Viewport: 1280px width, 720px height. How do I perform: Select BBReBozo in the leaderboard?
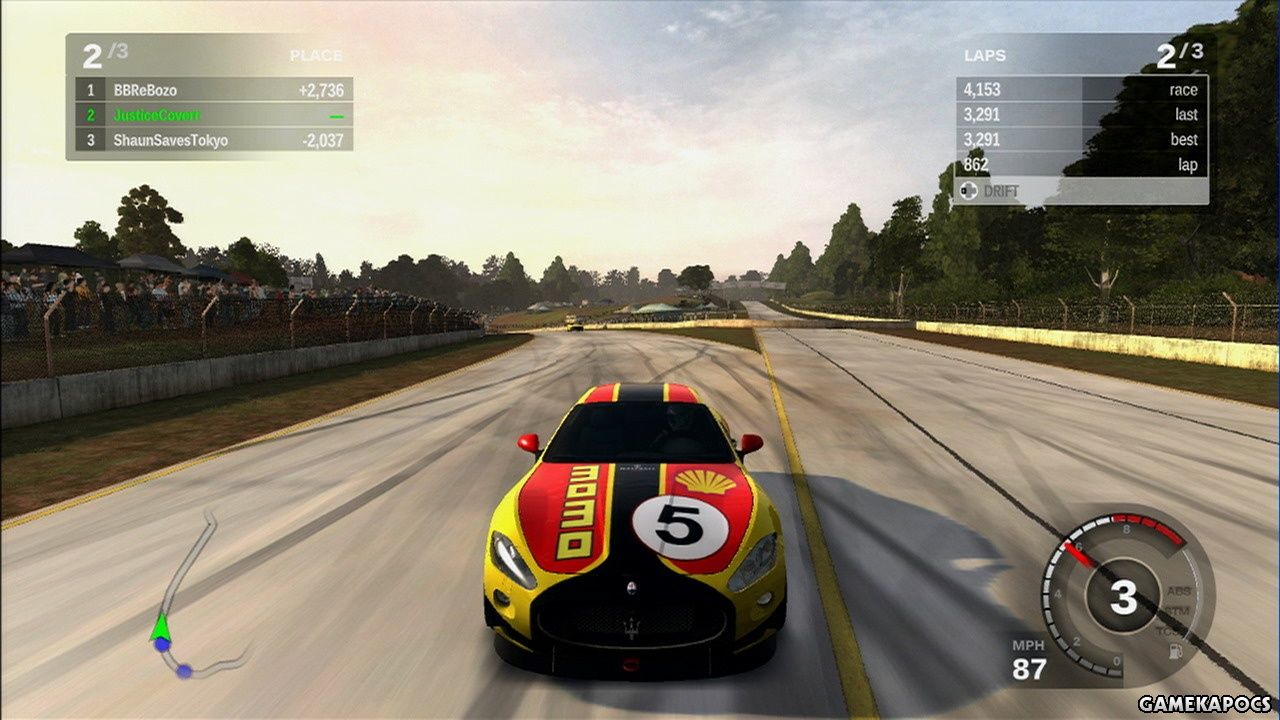(x=145, y=90)
